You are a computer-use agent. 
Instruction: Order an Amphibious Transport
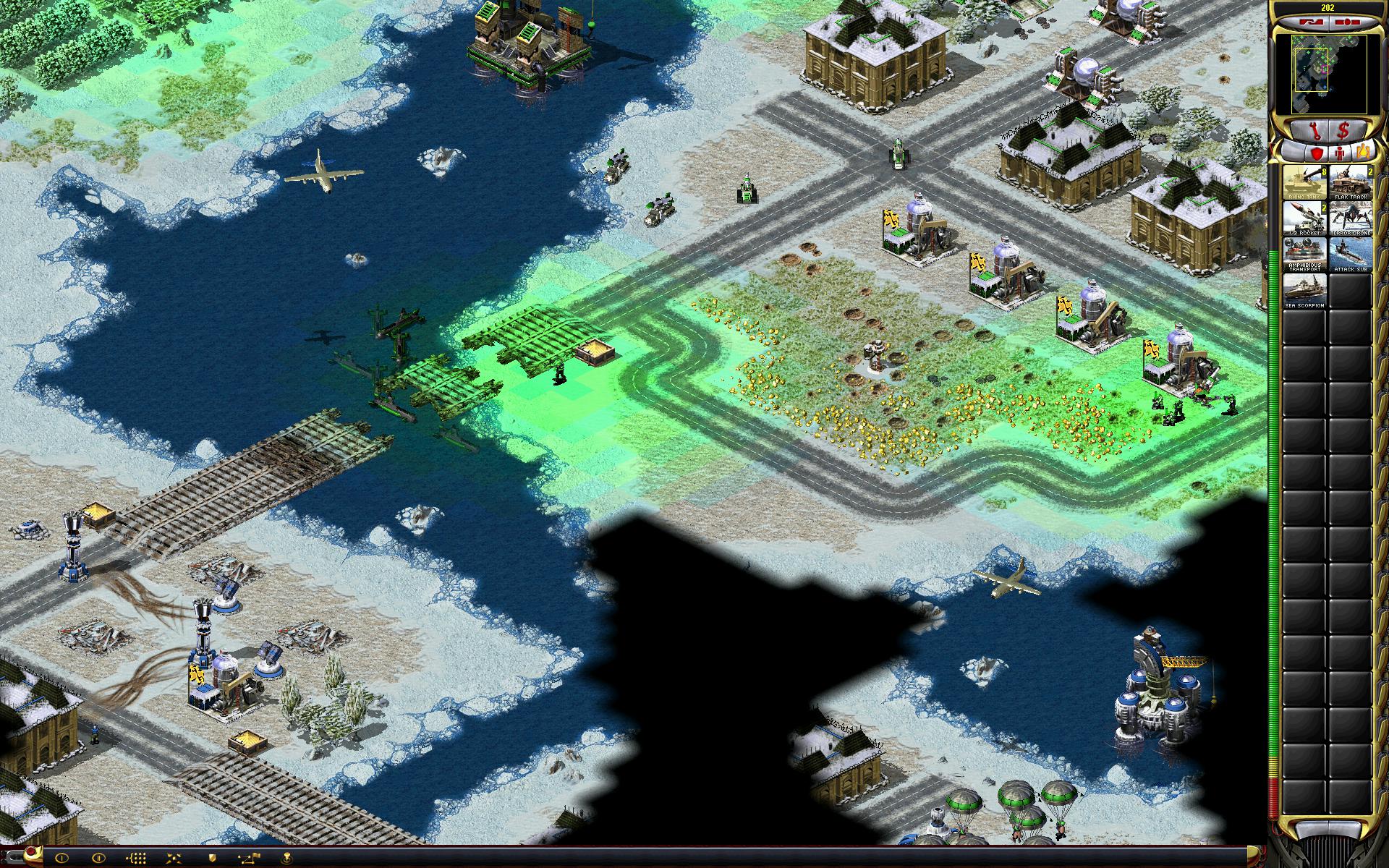pos(1304,255)
